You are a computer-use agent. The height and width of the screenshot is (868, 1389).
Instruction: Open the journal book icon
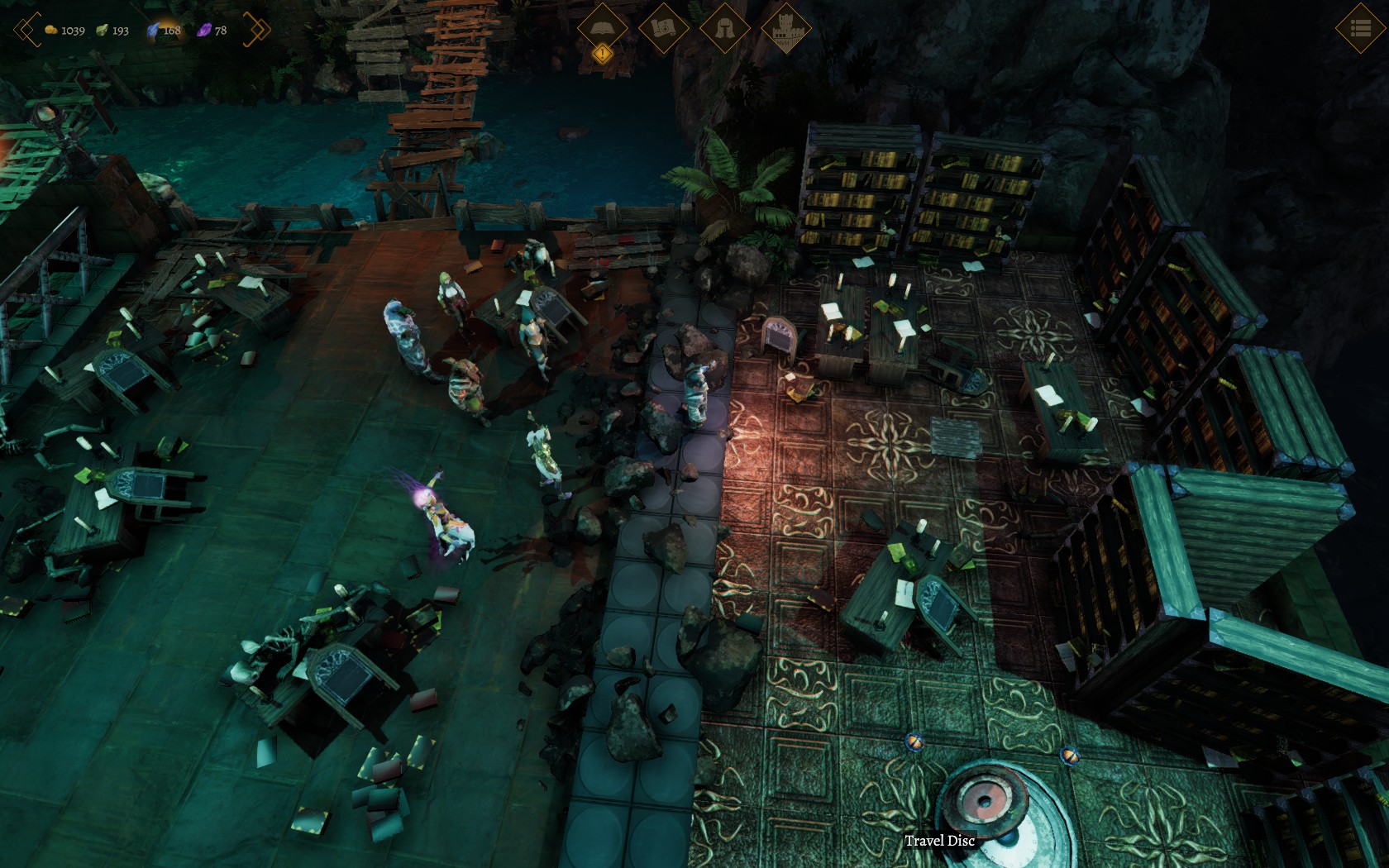(603, 27)
